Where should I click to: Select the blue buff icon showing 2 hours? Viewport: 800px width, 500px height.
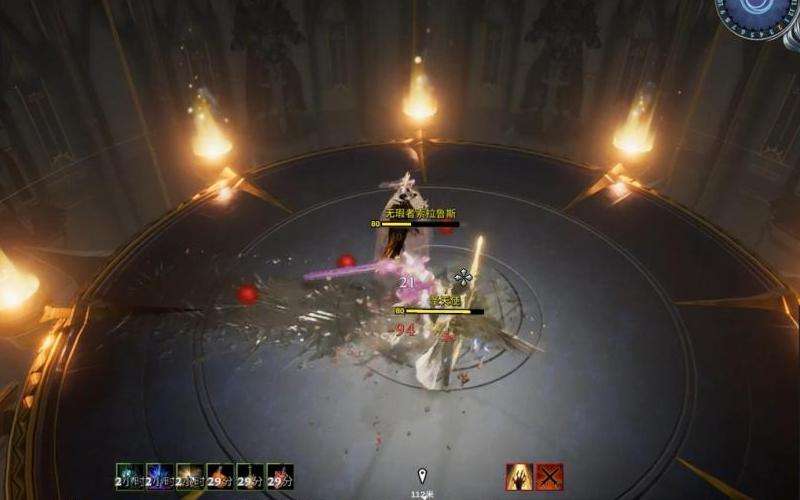tap(160, 476)
